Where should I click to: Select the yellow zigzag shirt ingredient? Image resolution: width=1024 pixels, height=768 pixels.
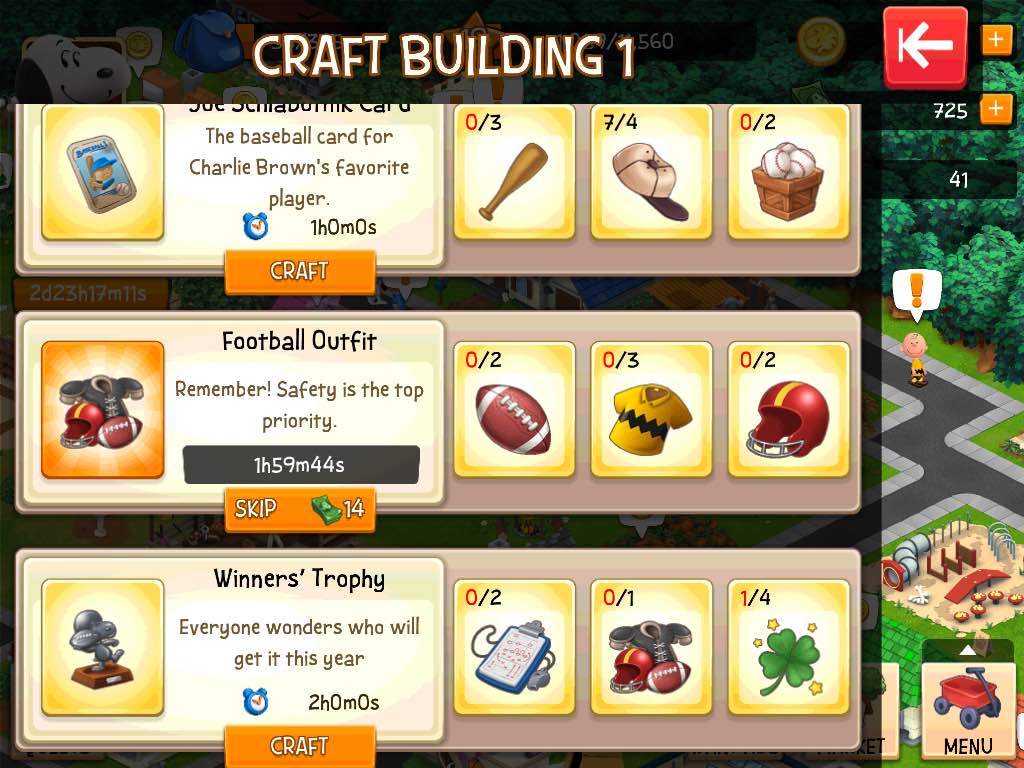point(651,409)
